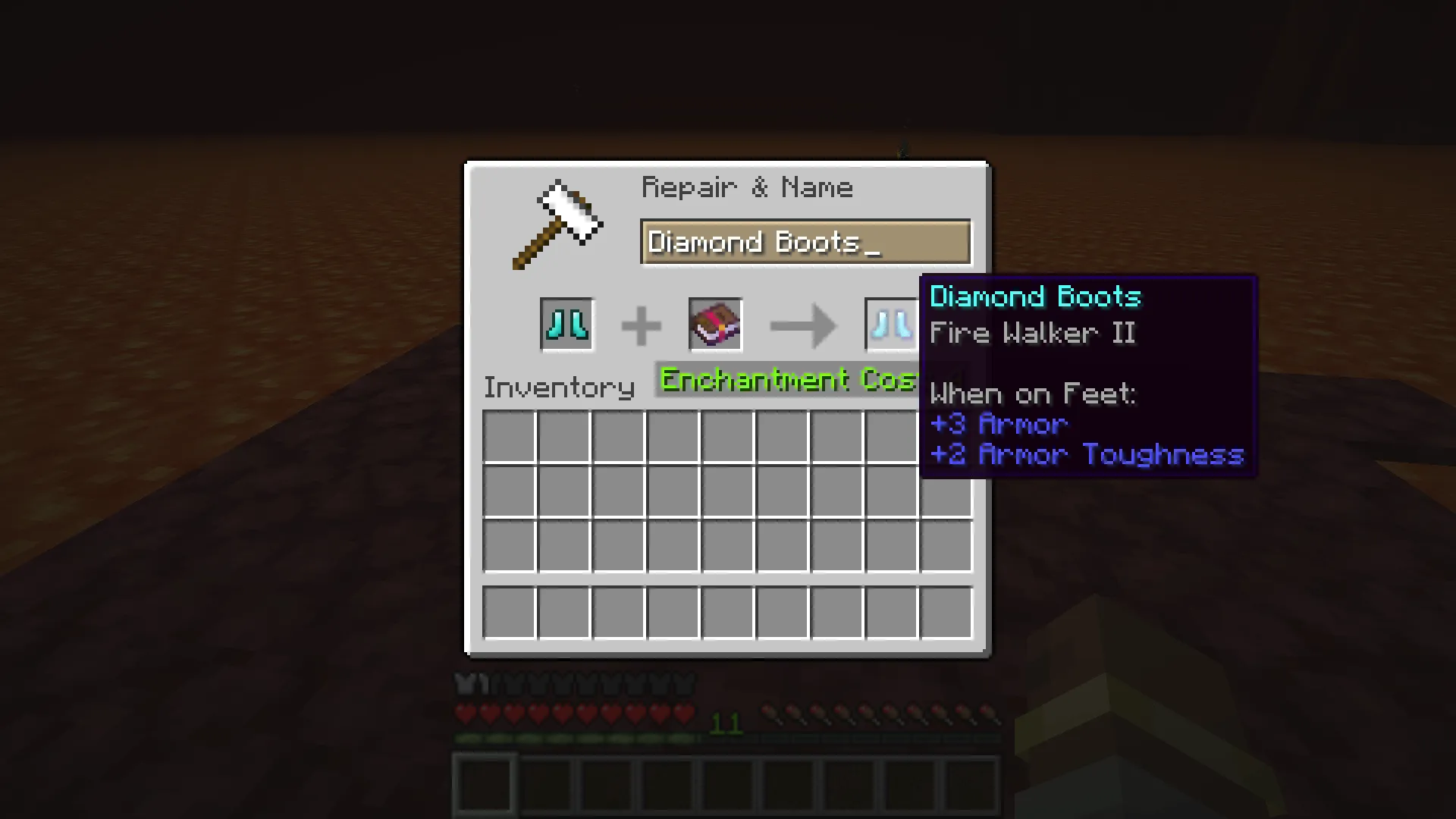
Task: Click the plus symbol between the anvil slots
Action: tap(642, 325)
